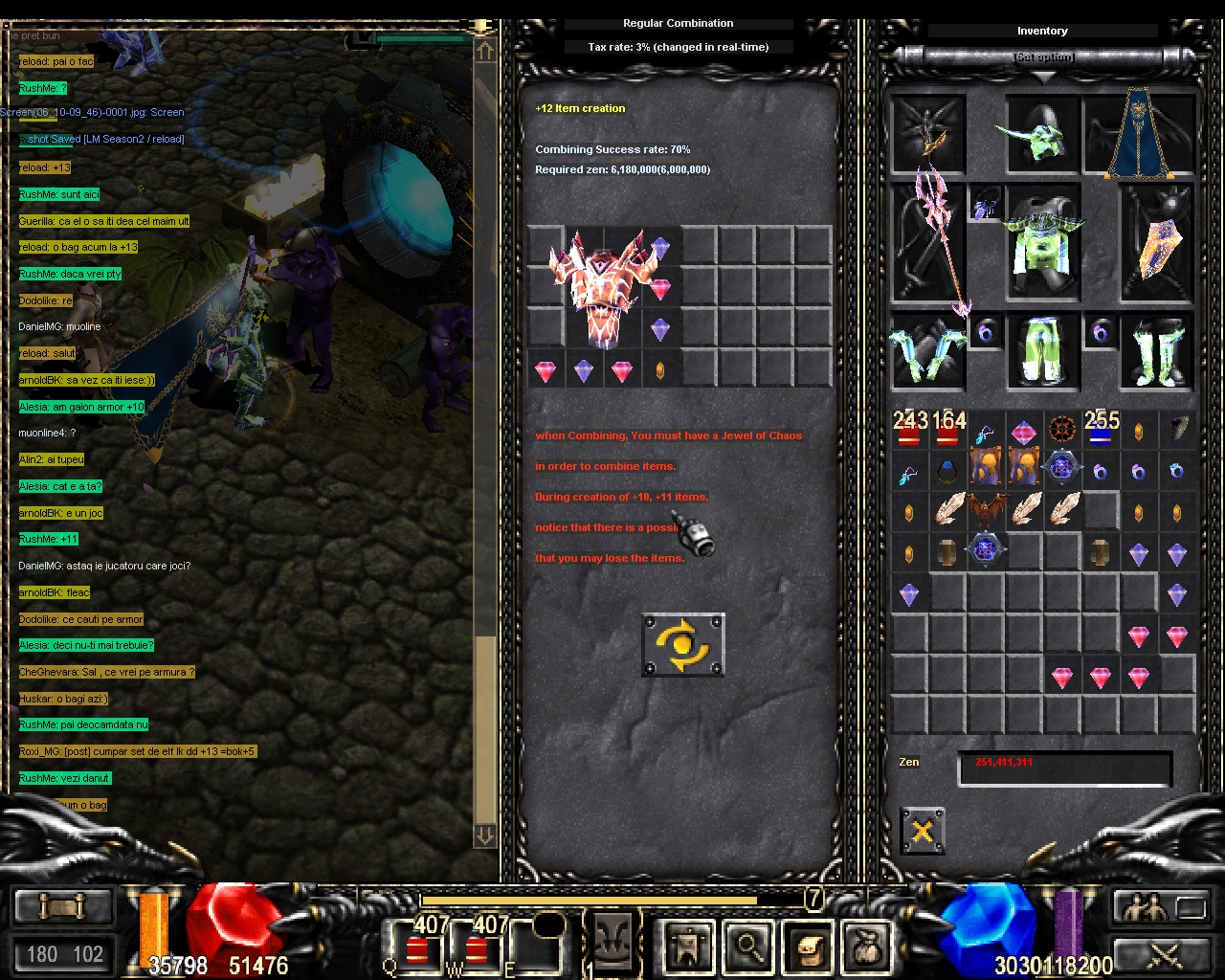Select the red potion stack of 243
The width and height of the screenshot is (1225, 980).
(x=909, y=431)
